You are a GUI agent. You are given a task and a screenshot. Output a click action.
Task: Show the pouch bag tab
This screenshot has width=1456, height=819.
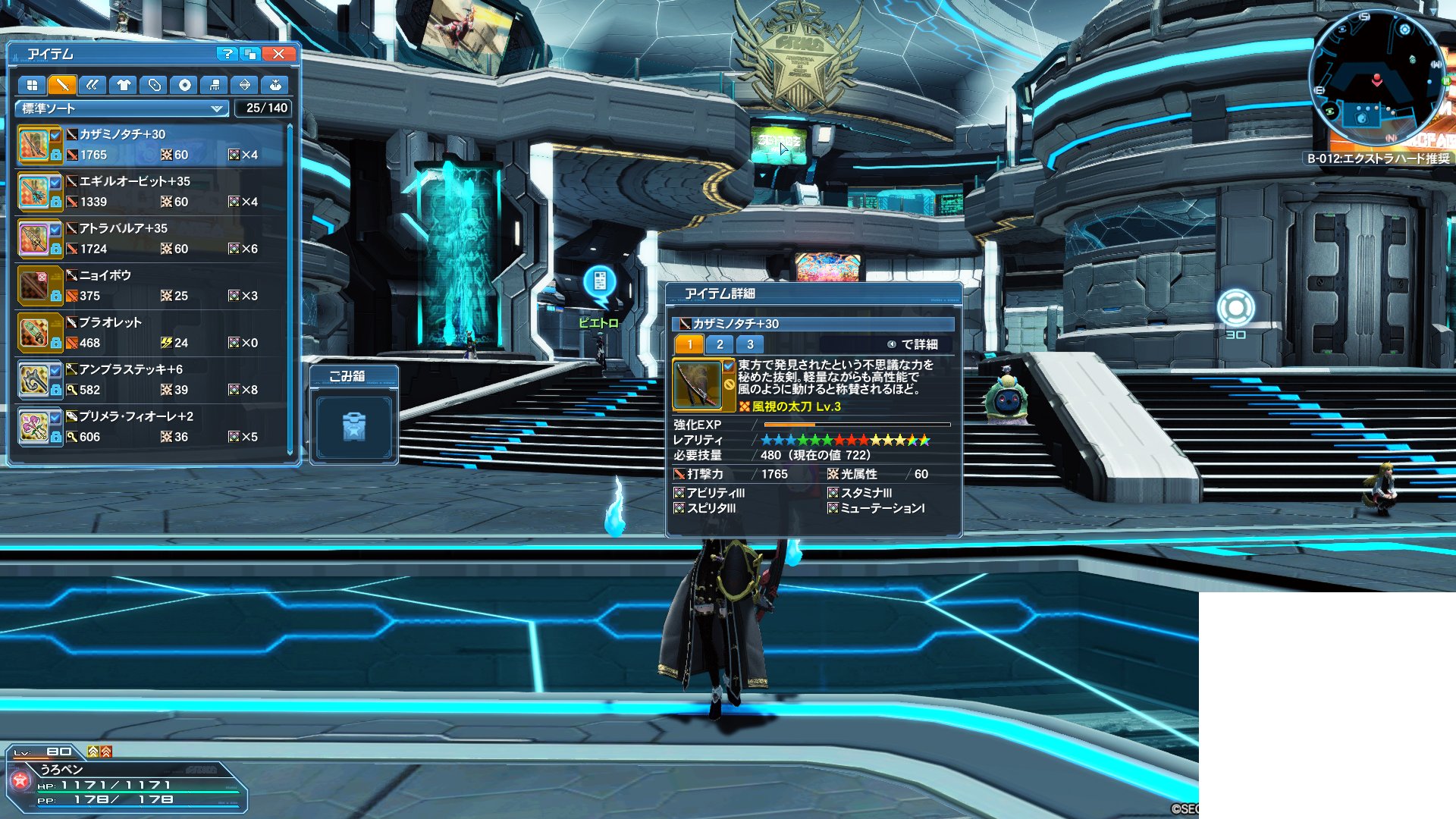275,85
